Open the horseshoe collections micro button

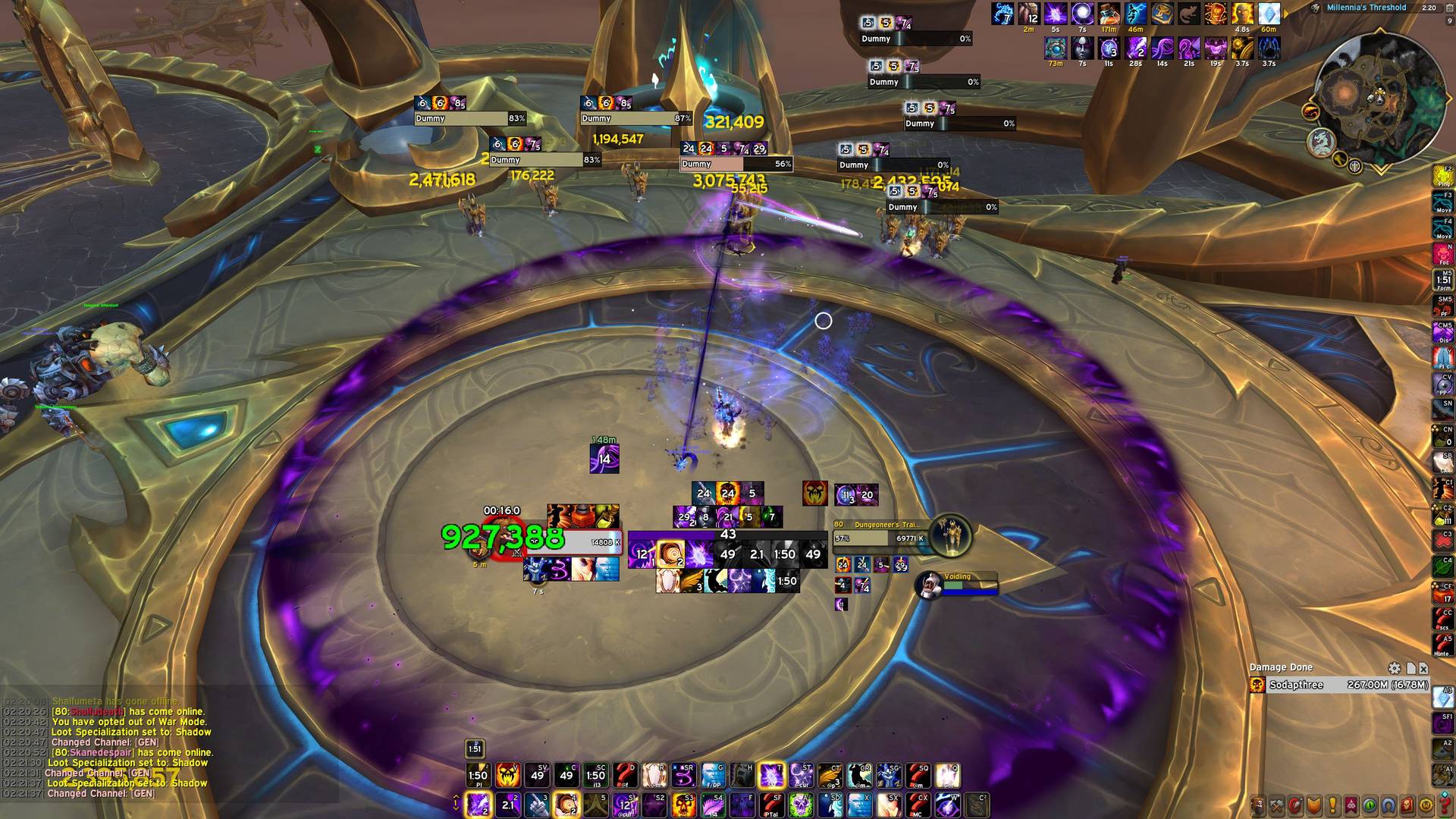coord(1389,805)
